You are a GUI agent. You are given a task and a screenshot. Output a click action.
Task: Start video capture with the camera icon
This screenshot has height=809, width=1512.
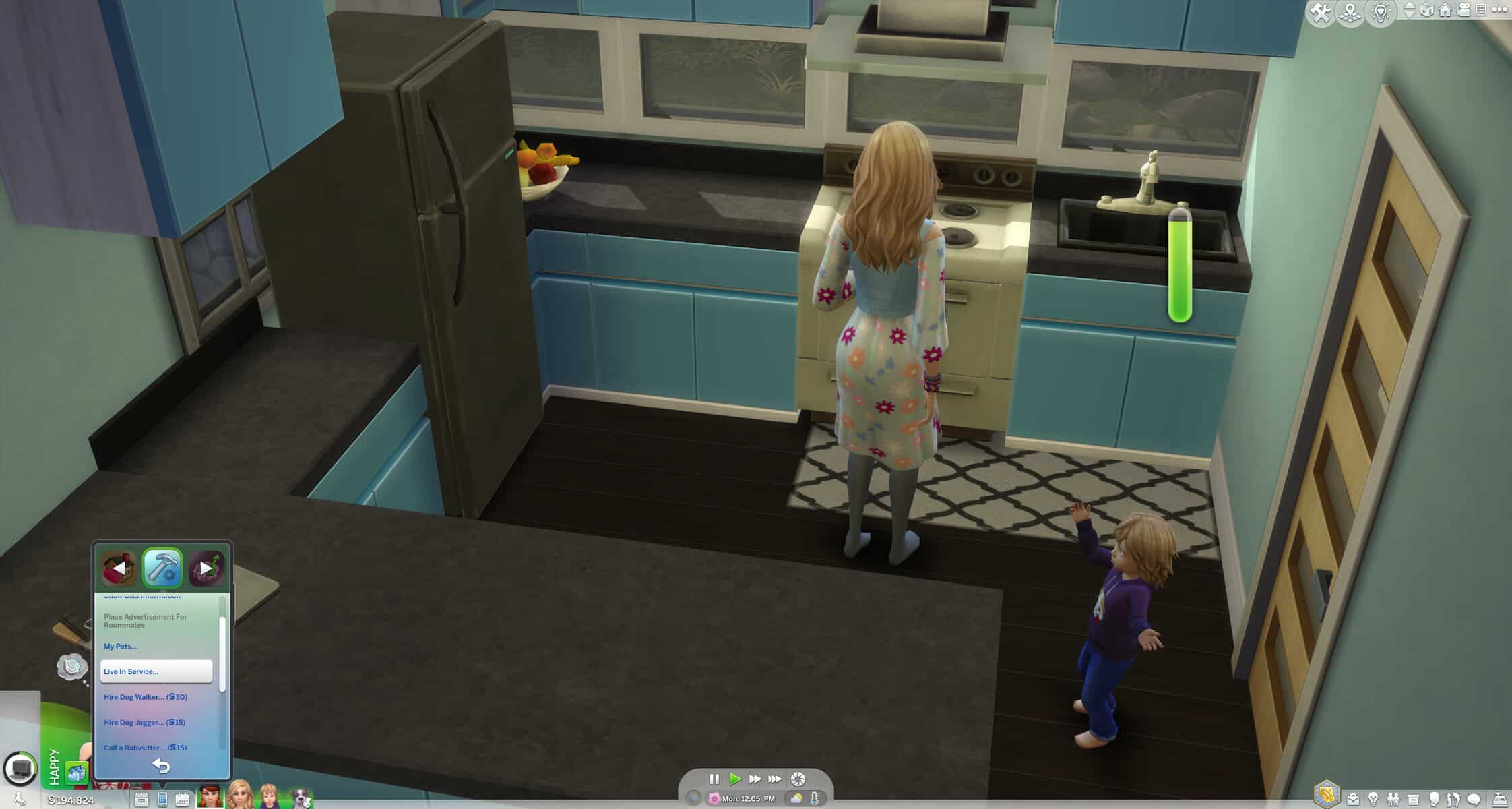1465,10
